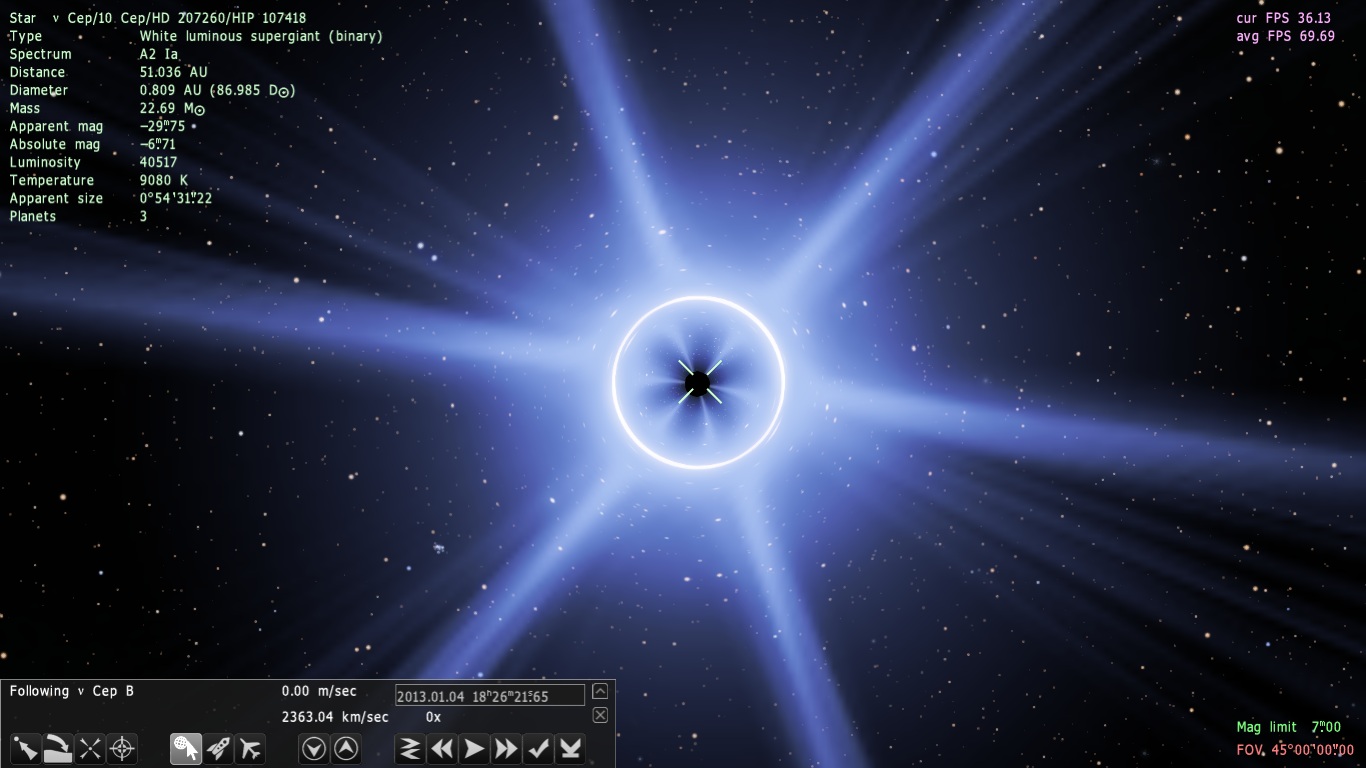The width and height of the screenshot is (1366, 768).
Task: Select the globe-and-cursor free mode icon
Action: point(185,748)
